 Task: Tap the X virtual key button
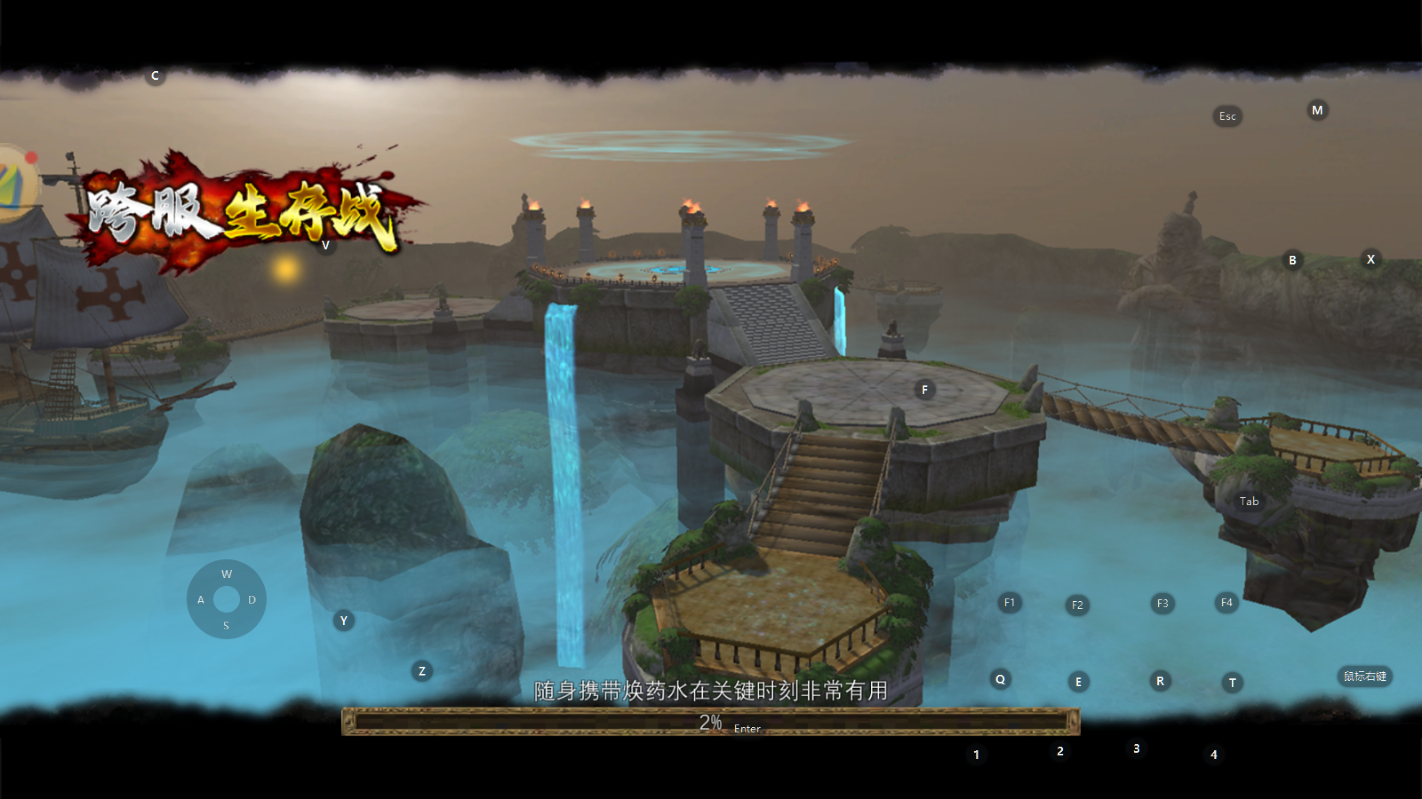pyautogui.click(x=1371, y=259)
